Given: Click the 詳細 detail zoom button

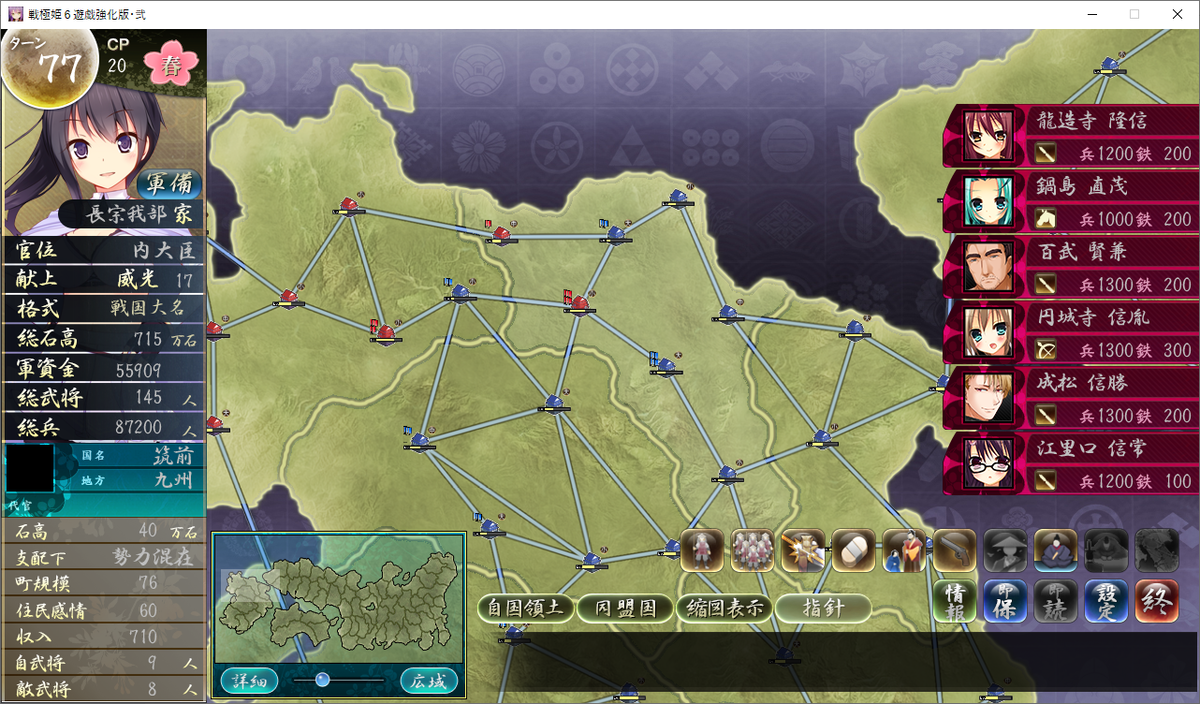Looking at the screenshot, I should [x=250, y=681].
